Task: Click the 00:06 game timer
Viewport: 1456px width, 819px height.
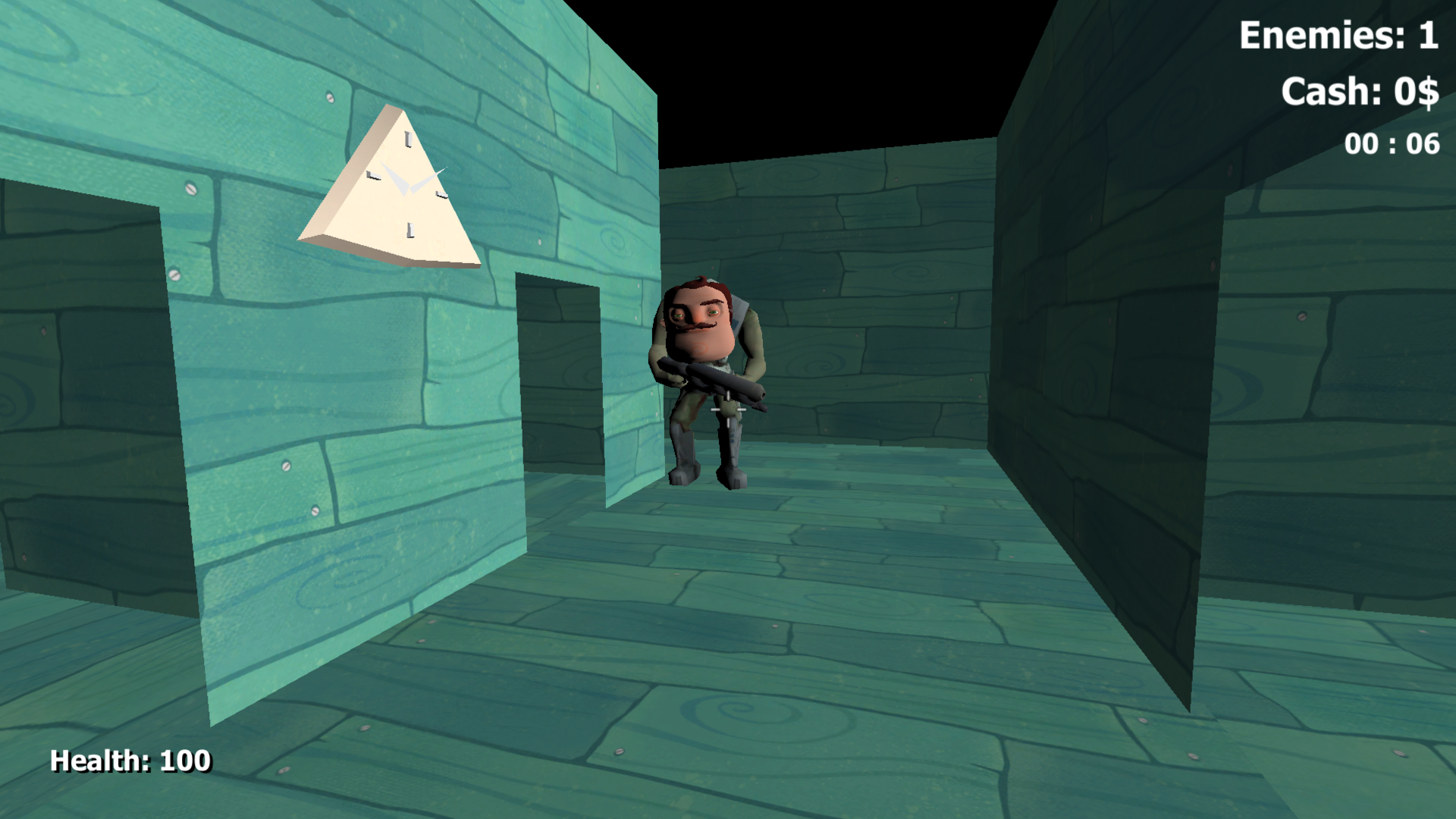Action: coord(1392,143)
